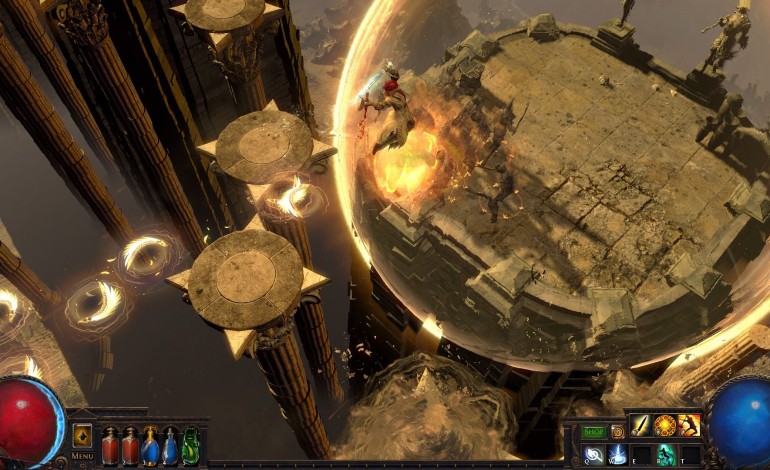The width and height of the screenshot is (770, 470).
Task: Click the gold card icon above Menu
Action: pyautogui.click(x=82, y=436)
